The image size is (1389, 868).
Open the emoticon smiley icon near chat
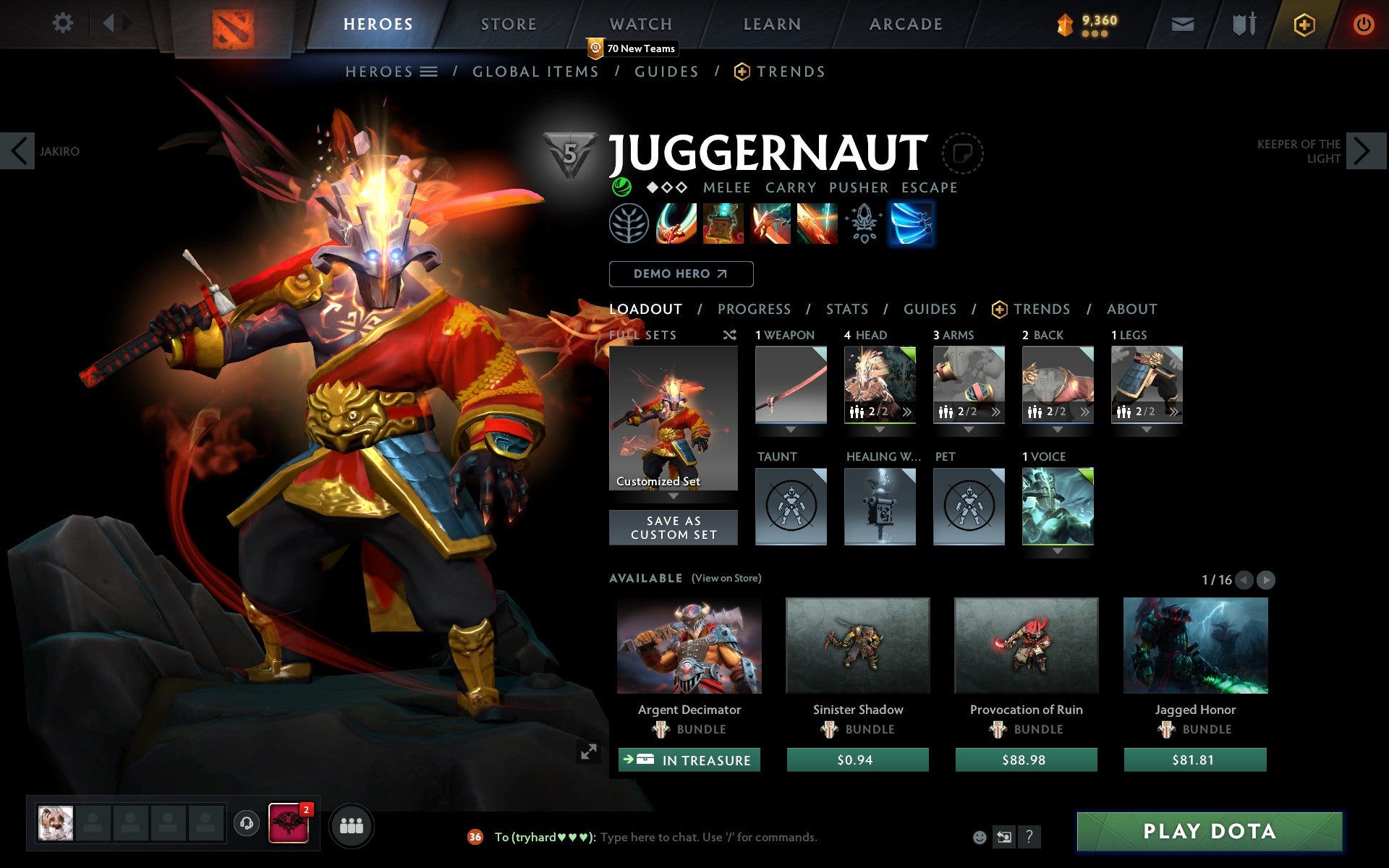[x=980, y=837]
